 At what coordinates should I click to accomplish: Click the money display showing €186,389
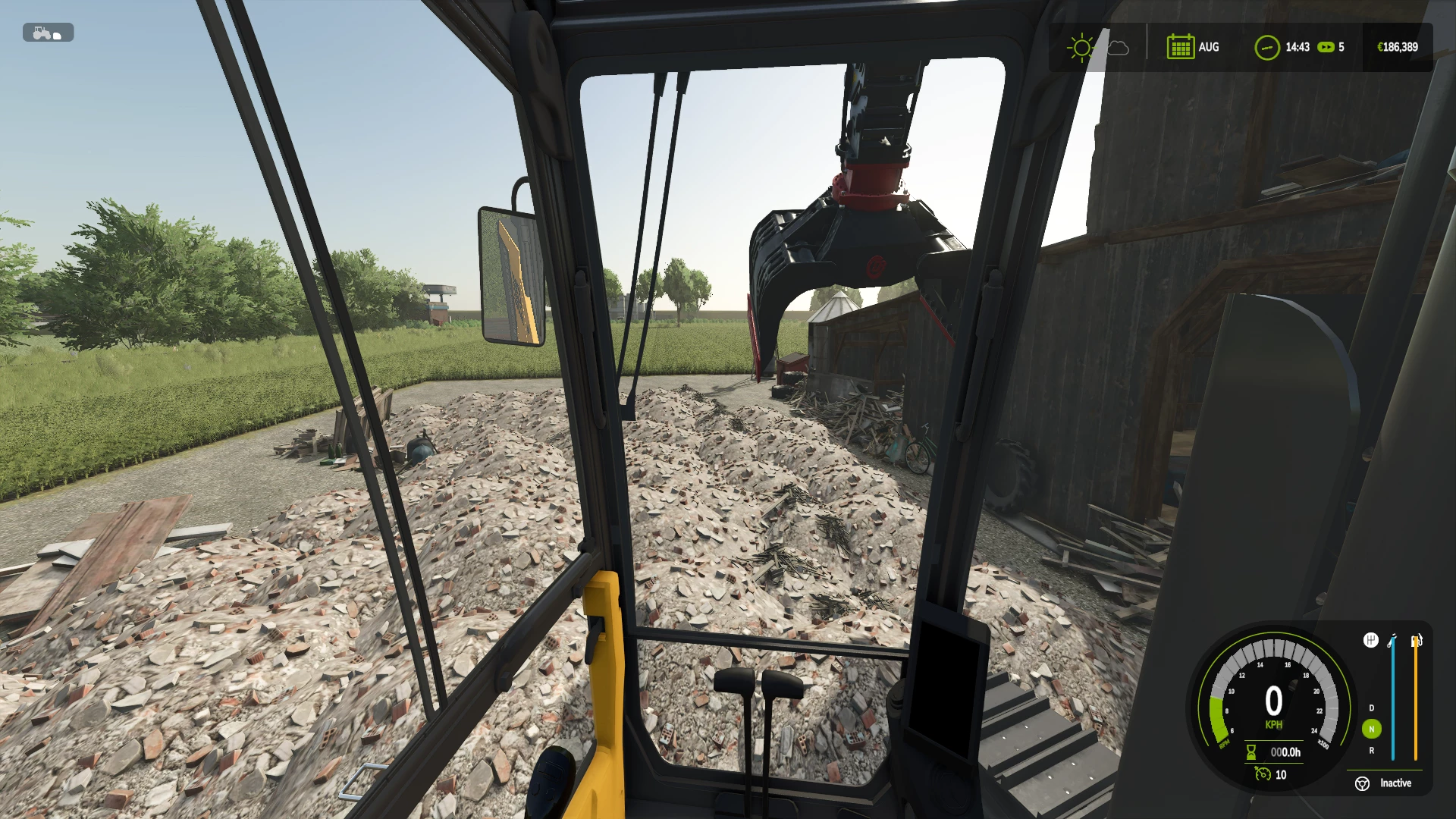coord(1397,45)
